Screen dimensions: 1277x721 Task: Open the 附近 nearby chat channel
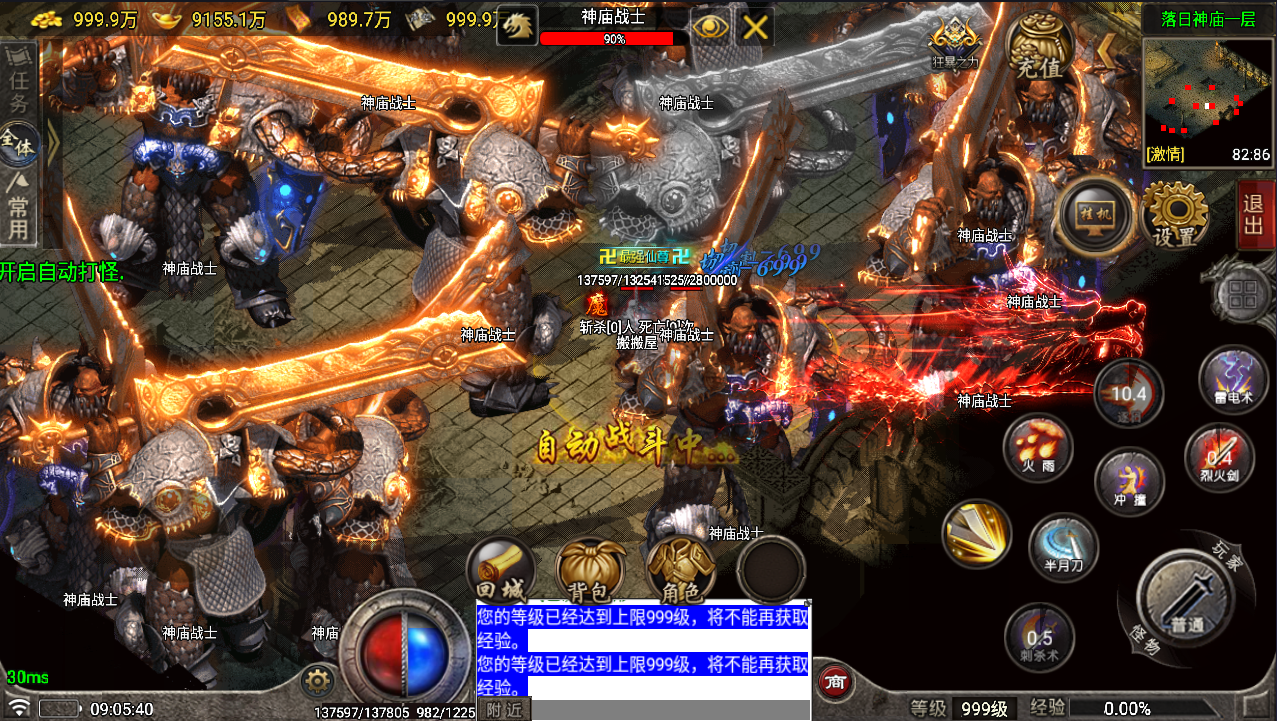pos(504,709)
